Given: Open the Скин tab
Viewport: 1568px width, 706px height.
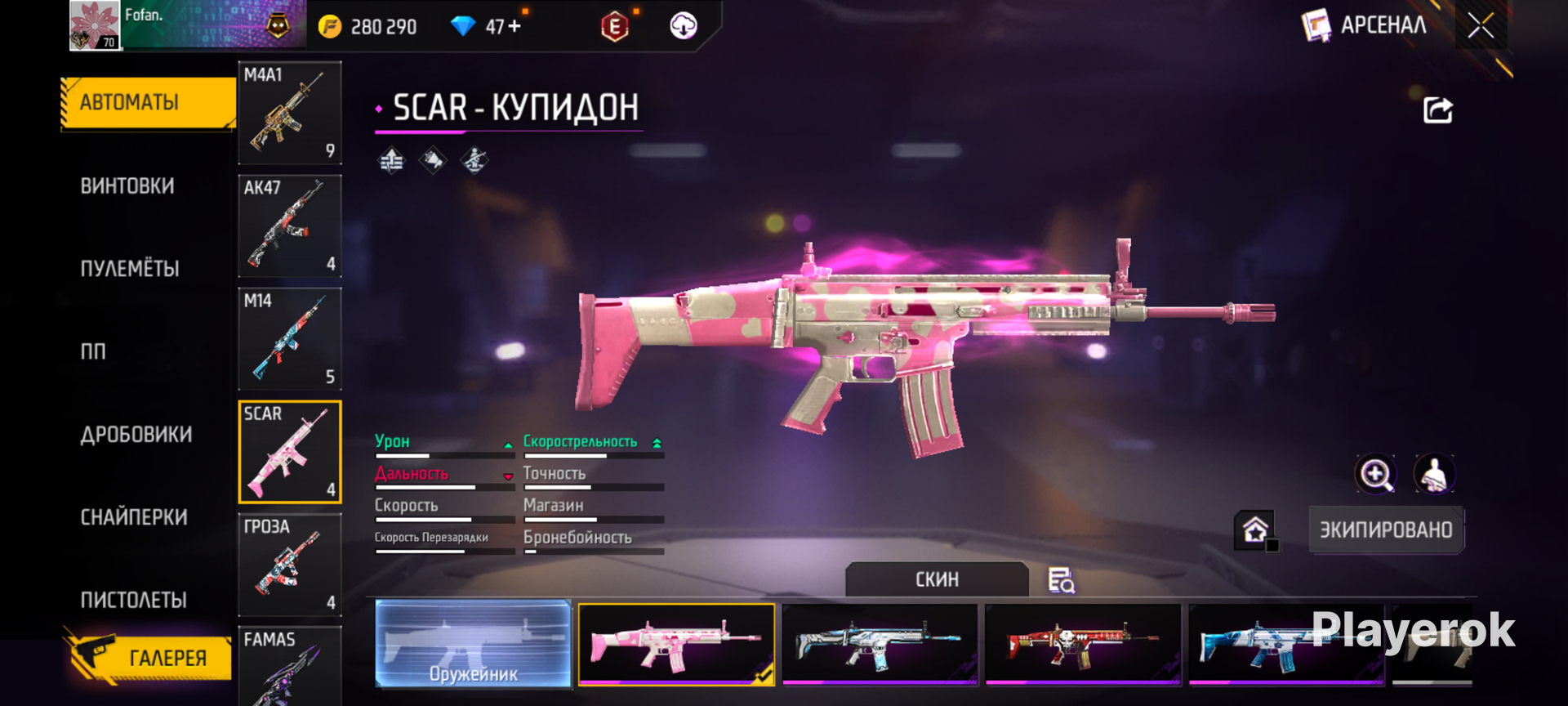Looking at the screenshot, I should pyautogui.click(x=937, y=579).
